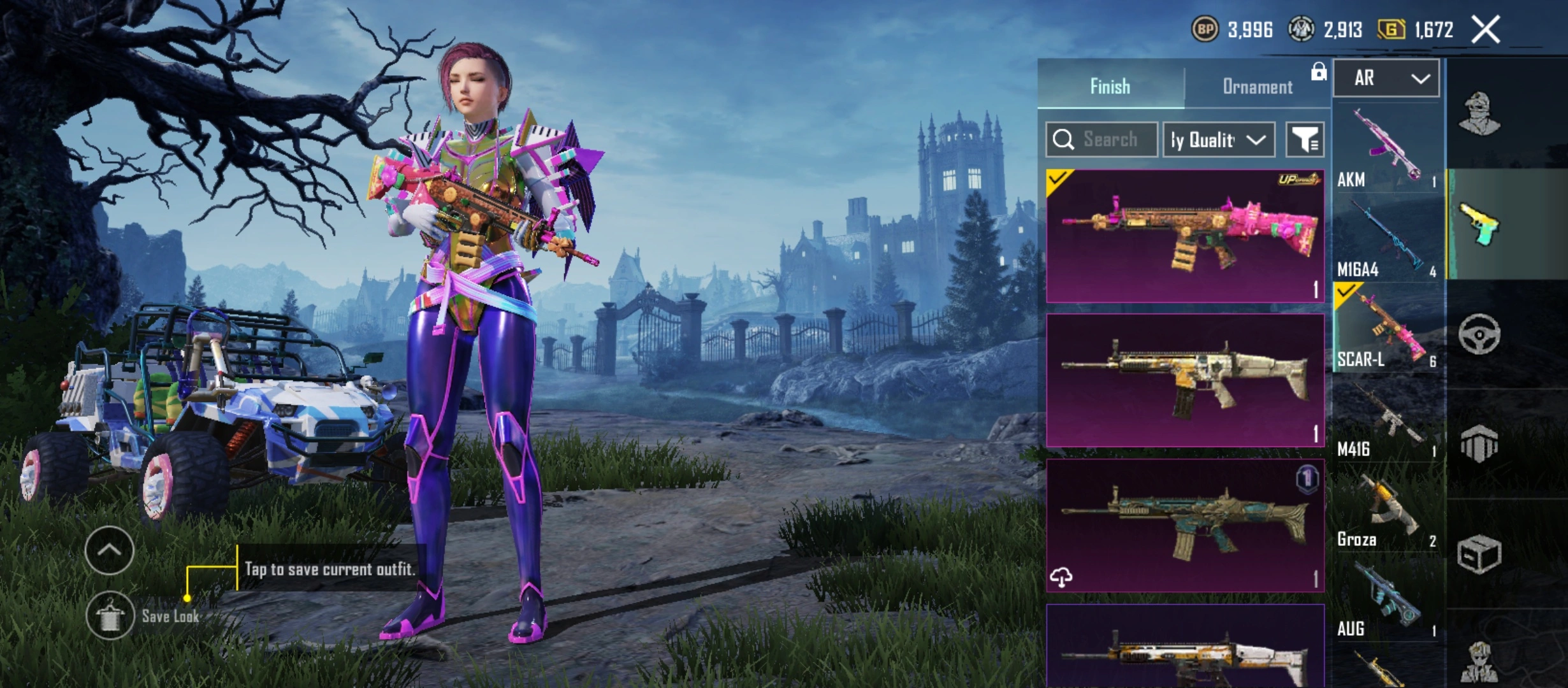Switch to the Ornament tab

pyautogui.click(x=1257, y=87)
